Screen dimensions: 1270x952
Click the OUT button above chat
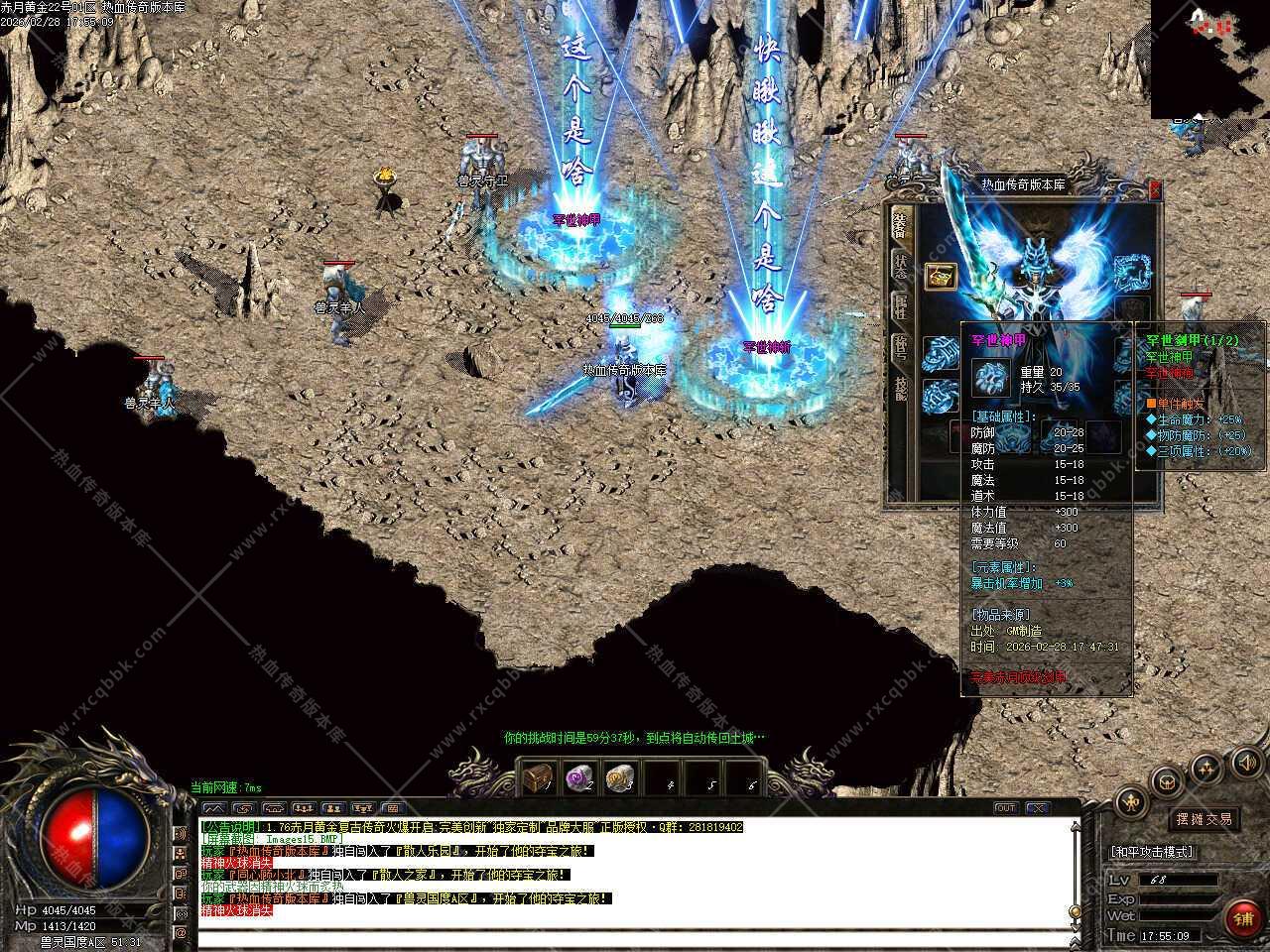pyautogui.click(x=1006, y=808)
